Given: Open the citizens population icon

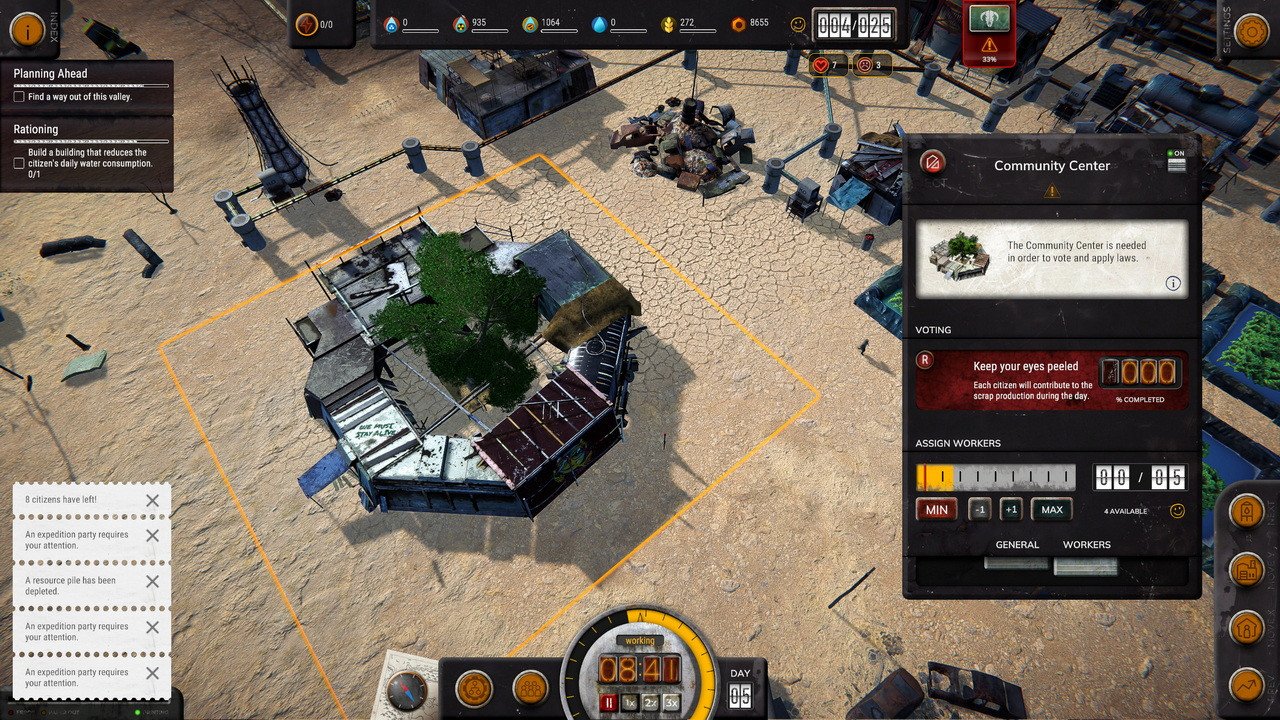Looking at the screenshot, I should pyautogui.click(x=528, y=688).
